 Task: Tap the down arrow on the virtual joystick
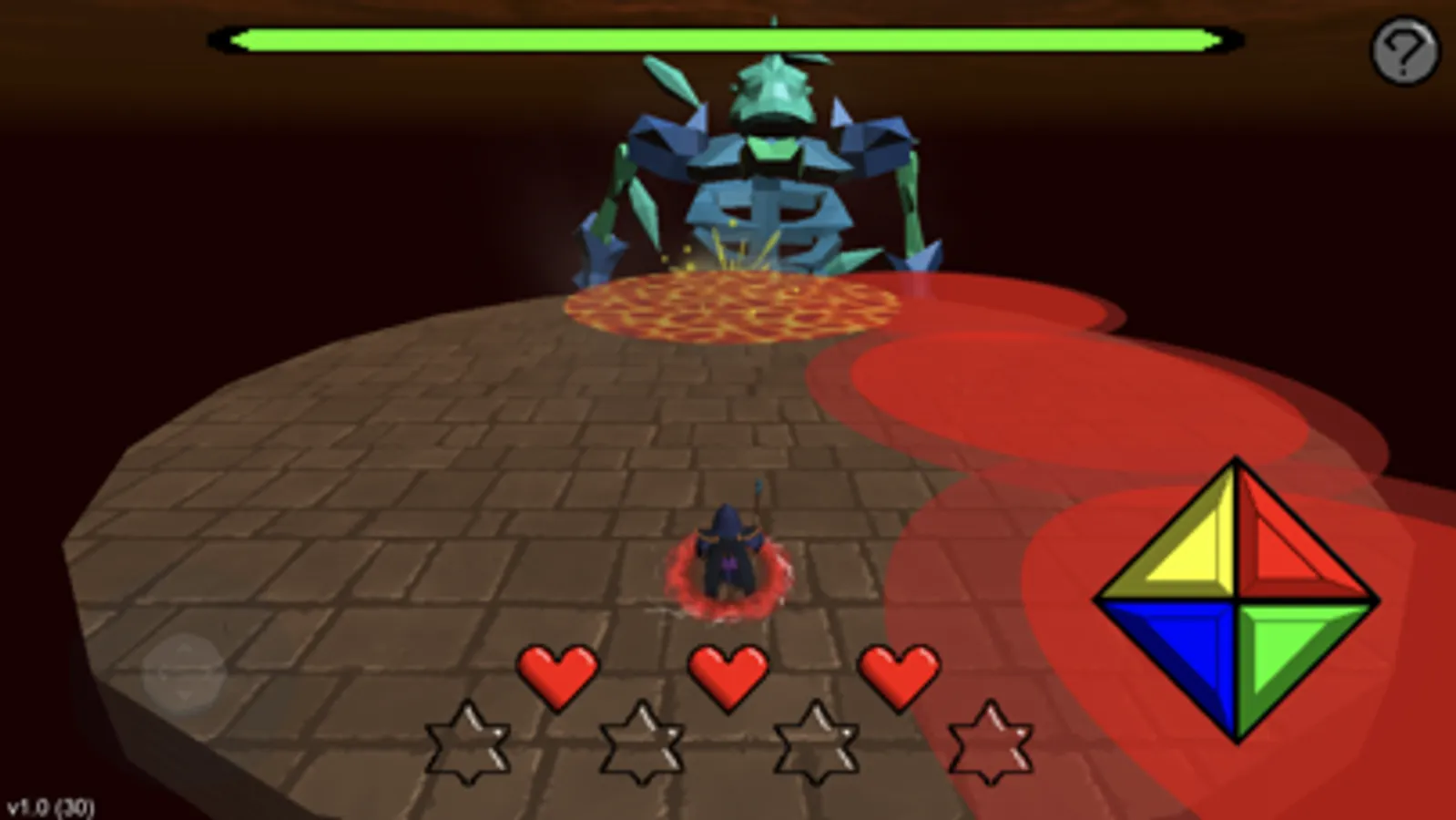click(184, 695)
